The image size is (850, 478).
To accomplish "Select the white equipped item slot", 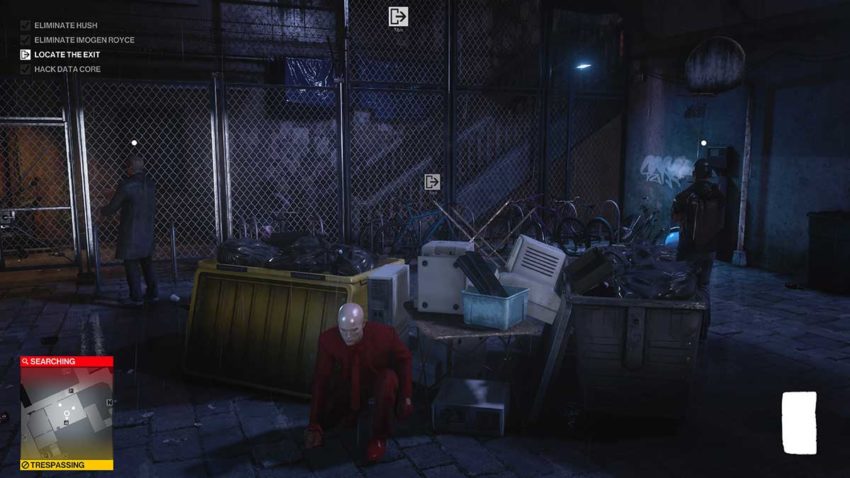I will coord(799,422).
